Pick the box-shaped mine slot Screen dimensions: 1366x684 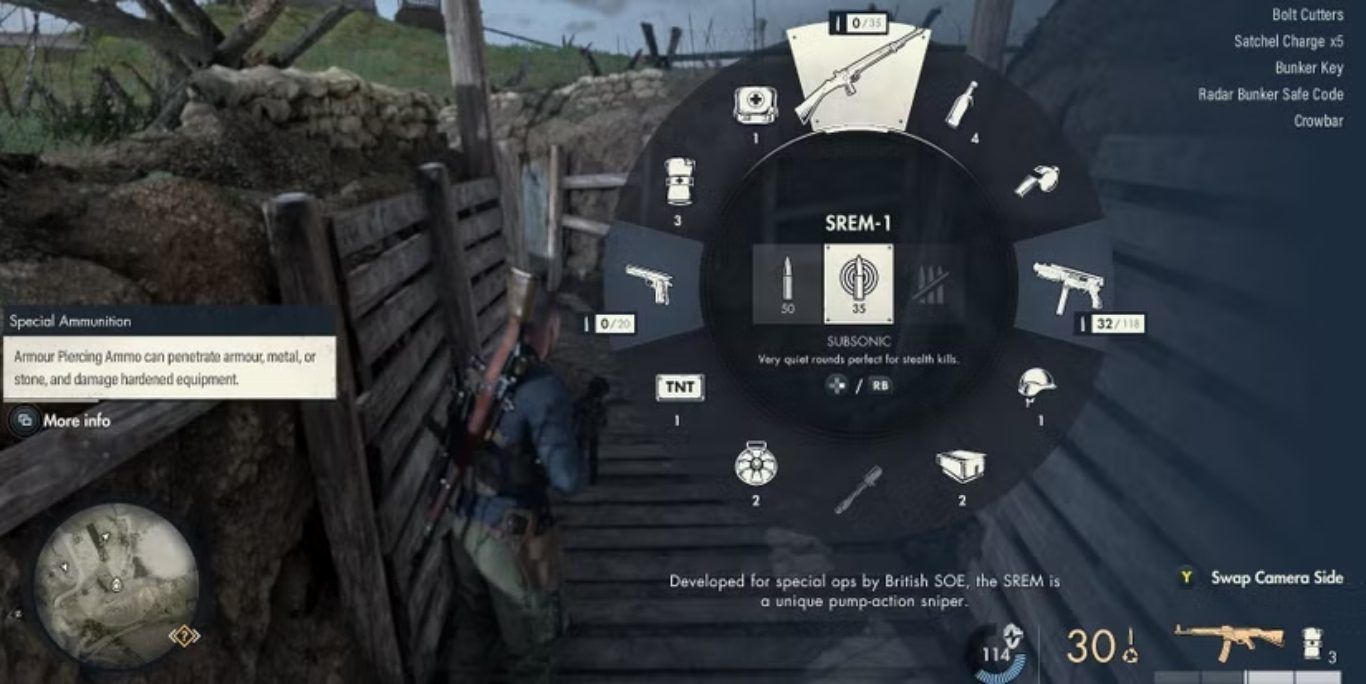pyautogui.click(x=961, y=464)
